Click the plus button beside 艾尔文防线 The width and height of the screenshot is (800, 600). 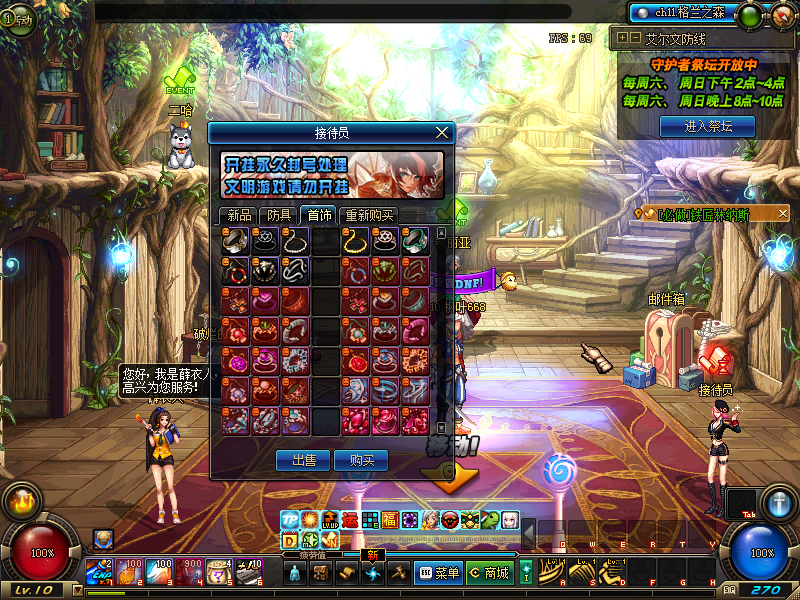pyautogui.click(x=623, y=38)
